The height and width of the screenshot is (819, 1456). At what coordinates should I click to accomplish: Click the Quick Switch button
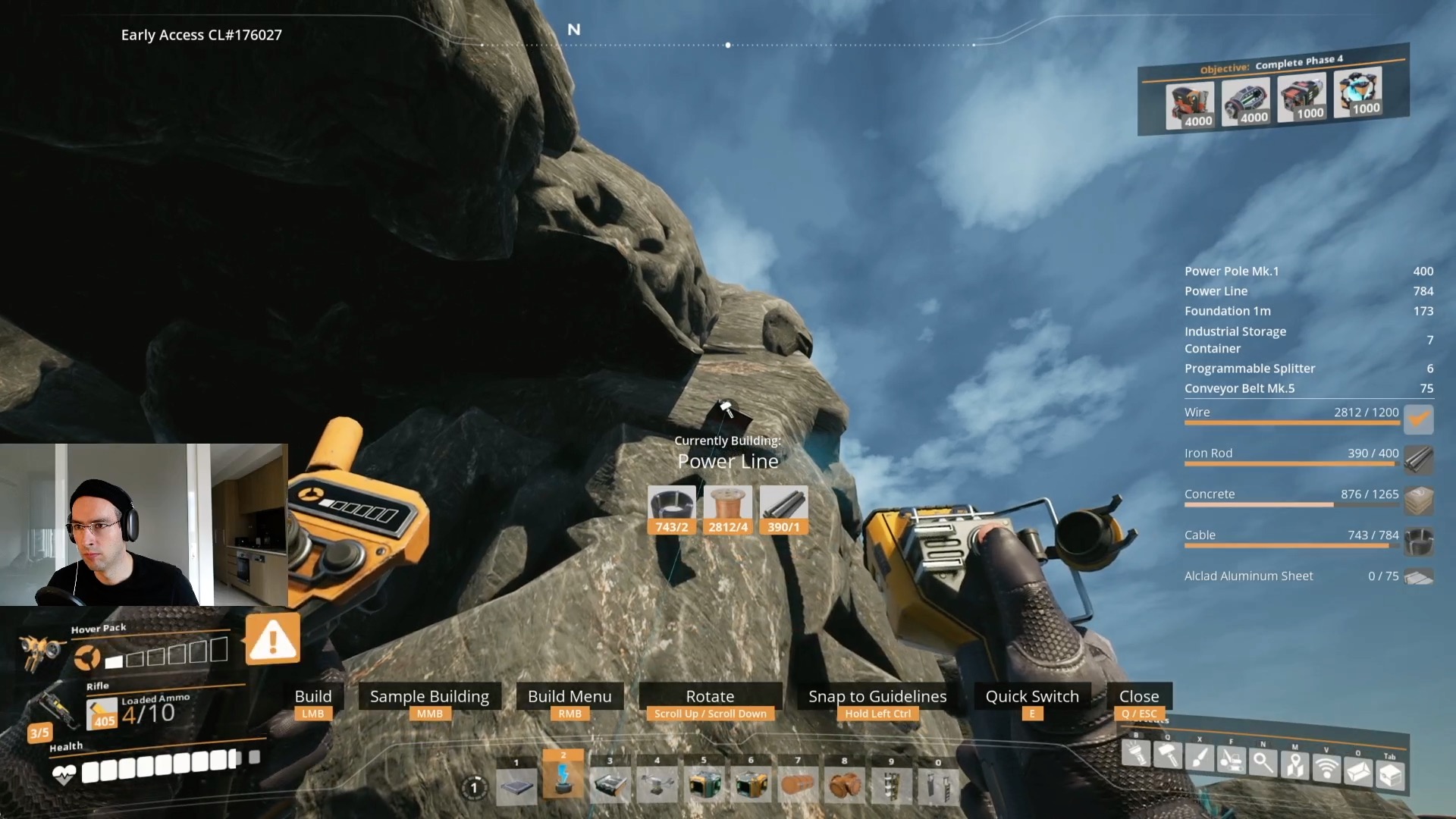[x=1032, y=696]
